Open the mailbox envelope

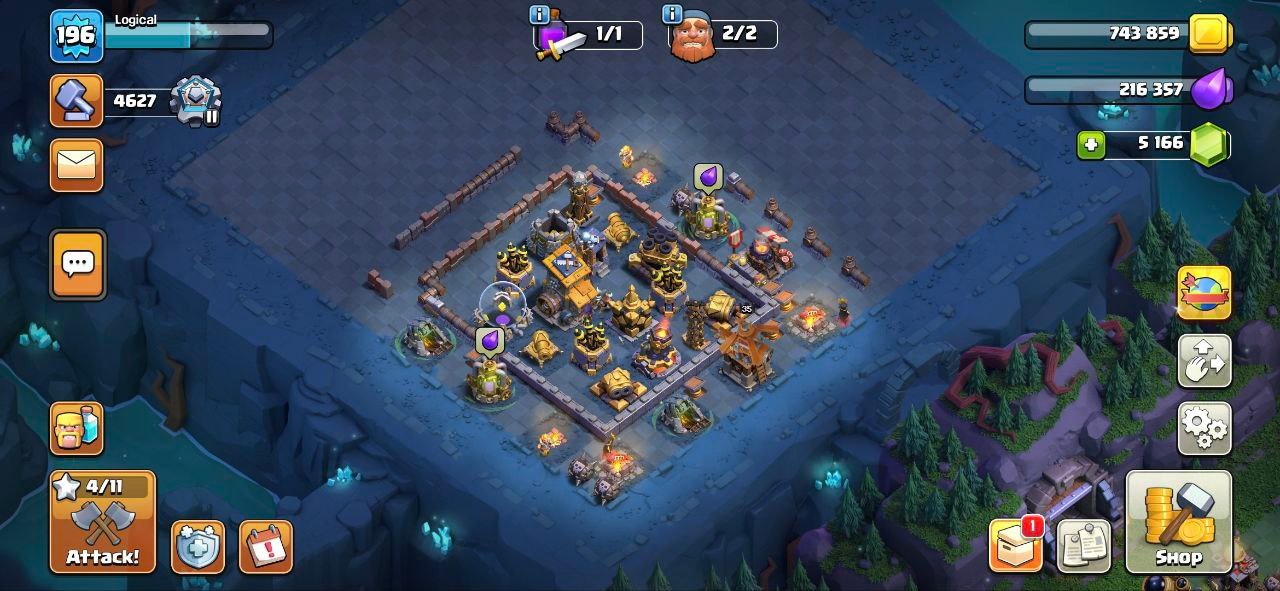(77, 165)
